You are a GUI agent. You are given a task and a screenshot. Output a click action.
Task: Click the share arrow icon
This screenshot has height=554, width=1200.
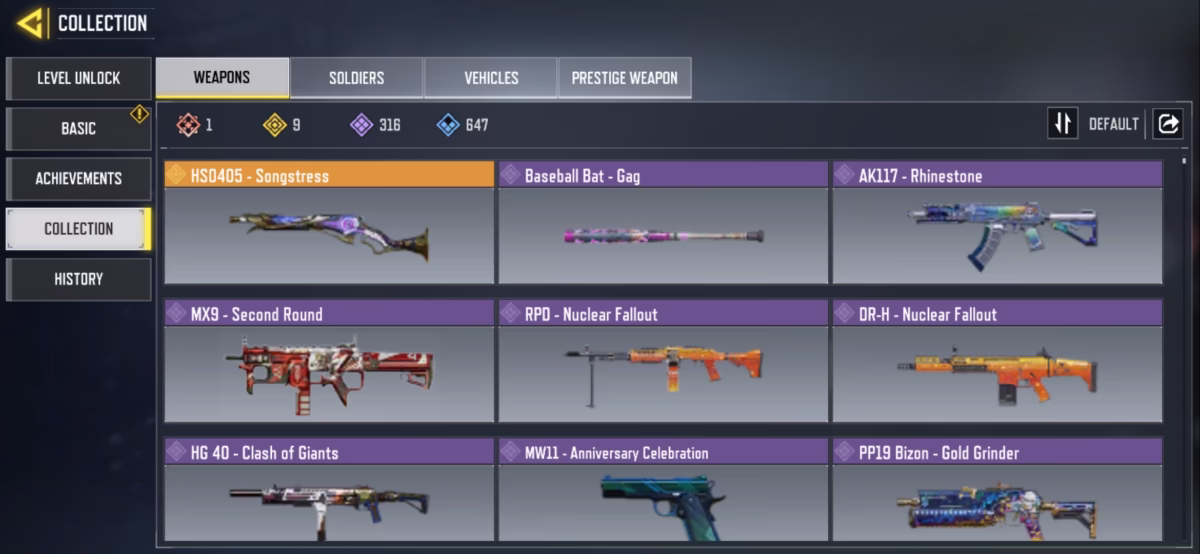[x=1167, y=124]
